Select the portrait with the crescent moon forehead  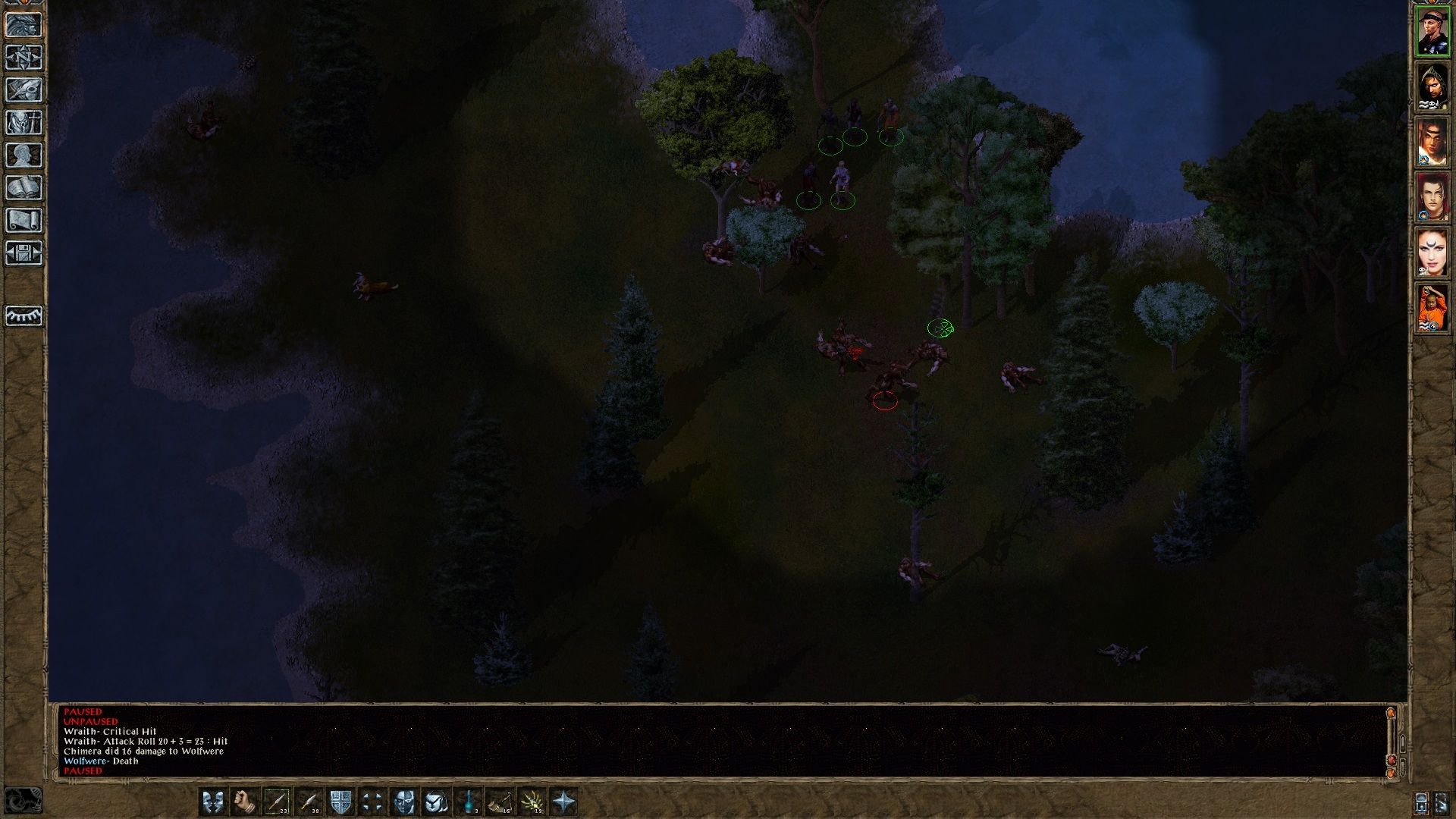1432,253
